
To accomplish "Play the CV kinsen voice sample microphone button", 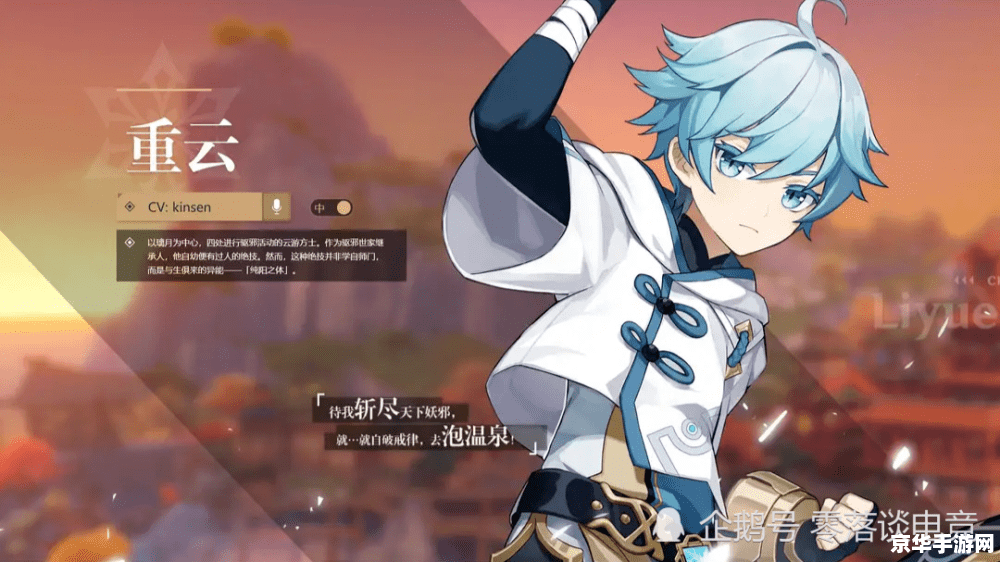I will tap(276, 207).
